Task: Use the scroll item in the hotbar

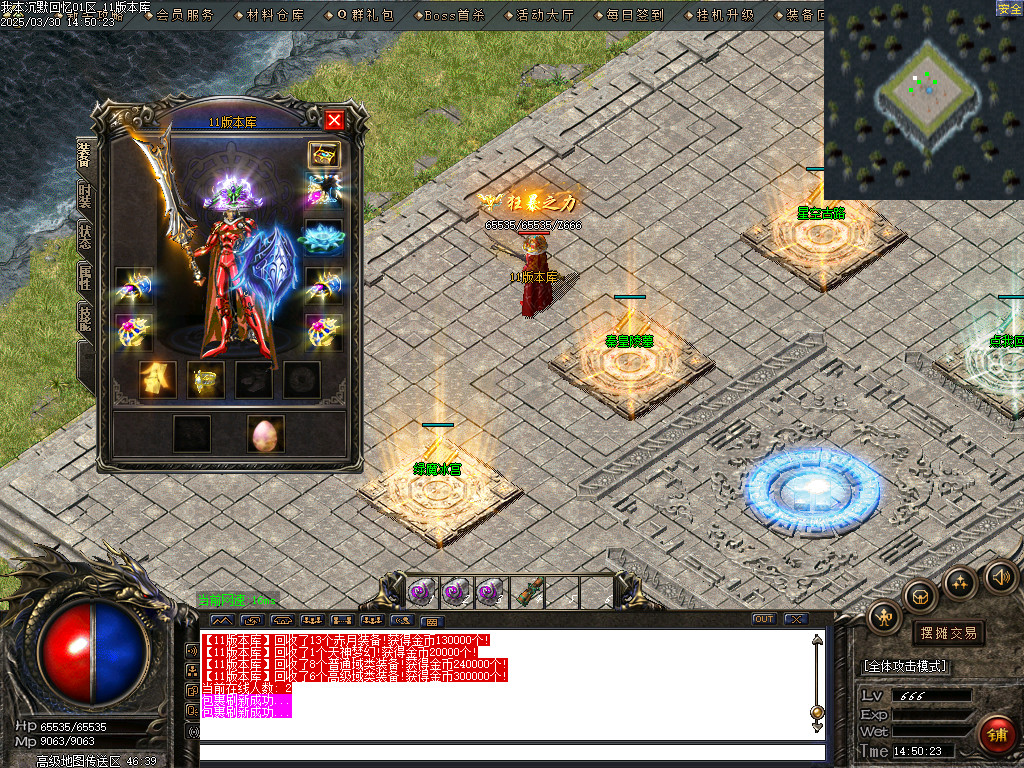Action: coord(528,592)
